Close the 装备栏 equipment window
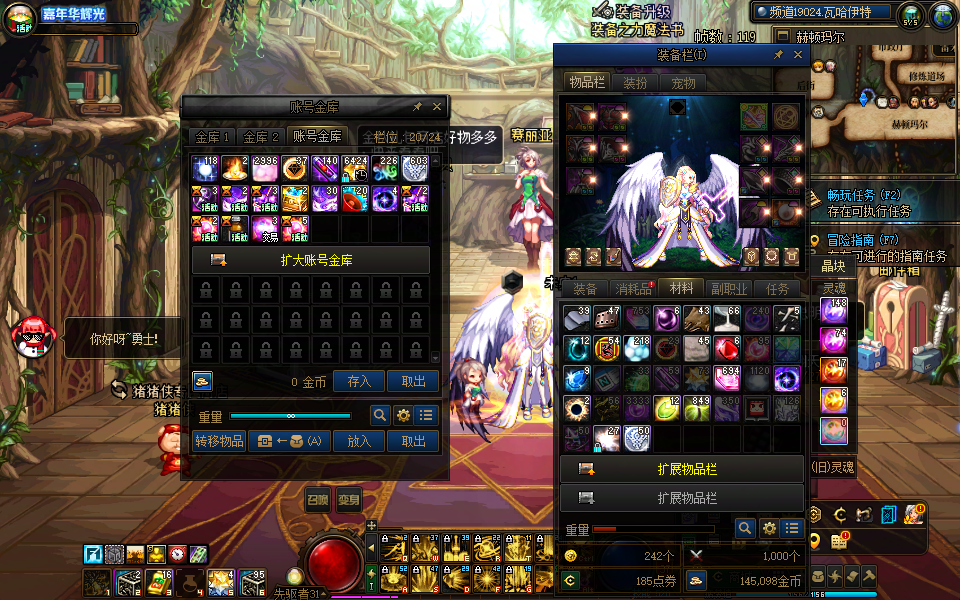Screen dimensions: 960x600 coord(798,56)
